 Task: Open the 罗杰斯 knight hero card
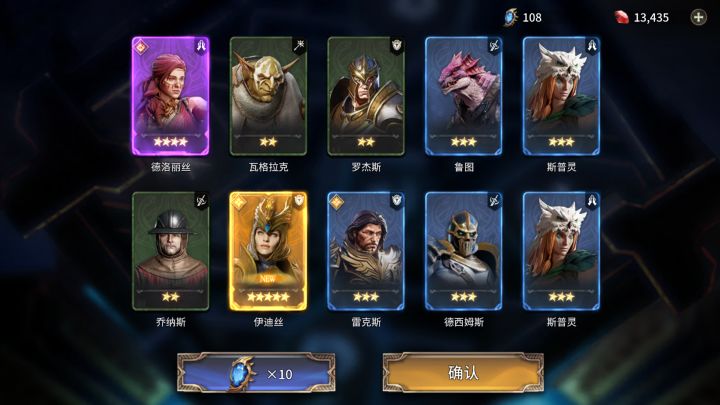pos(366,96)
